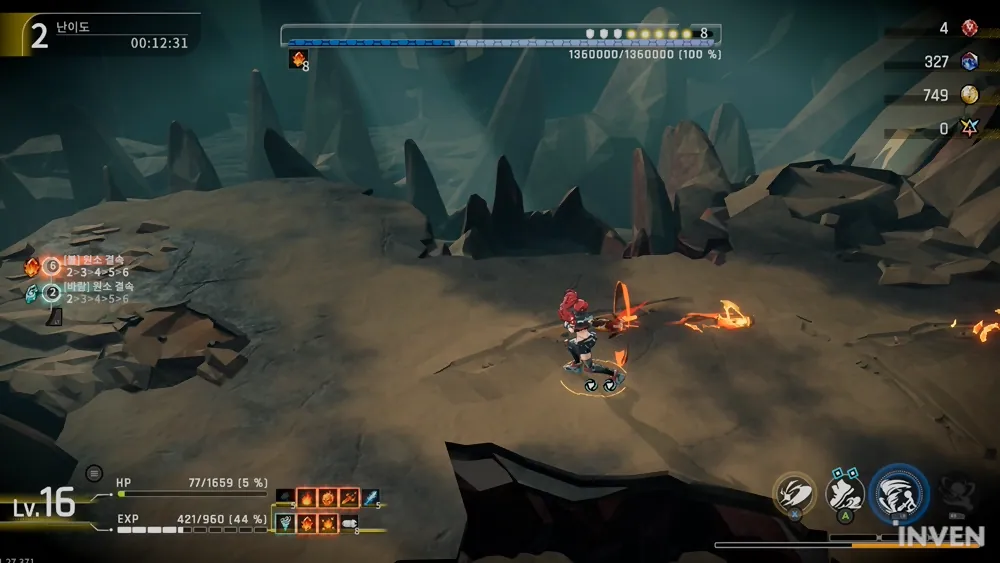
Task: Select the greyed-out ultimate skill icon
Action: click(x=956, y=490)
